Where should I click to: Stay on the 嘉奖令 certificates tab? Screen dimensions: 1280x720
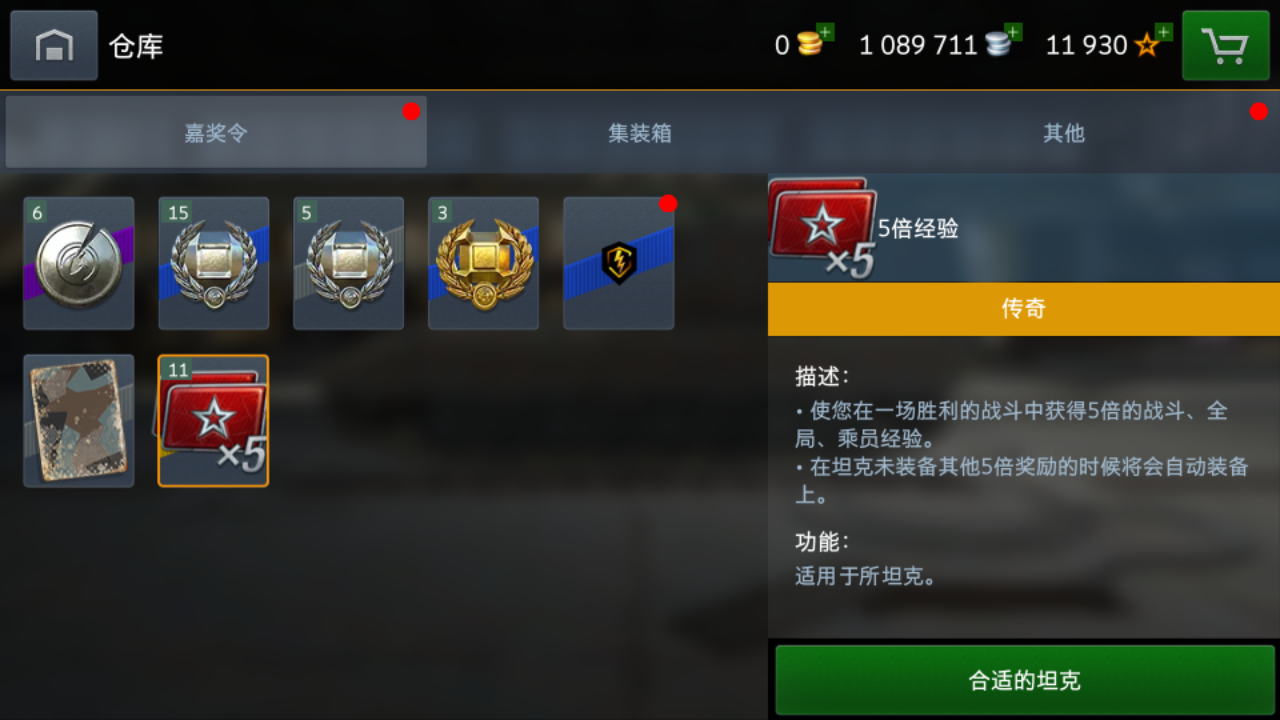(215, 134)
